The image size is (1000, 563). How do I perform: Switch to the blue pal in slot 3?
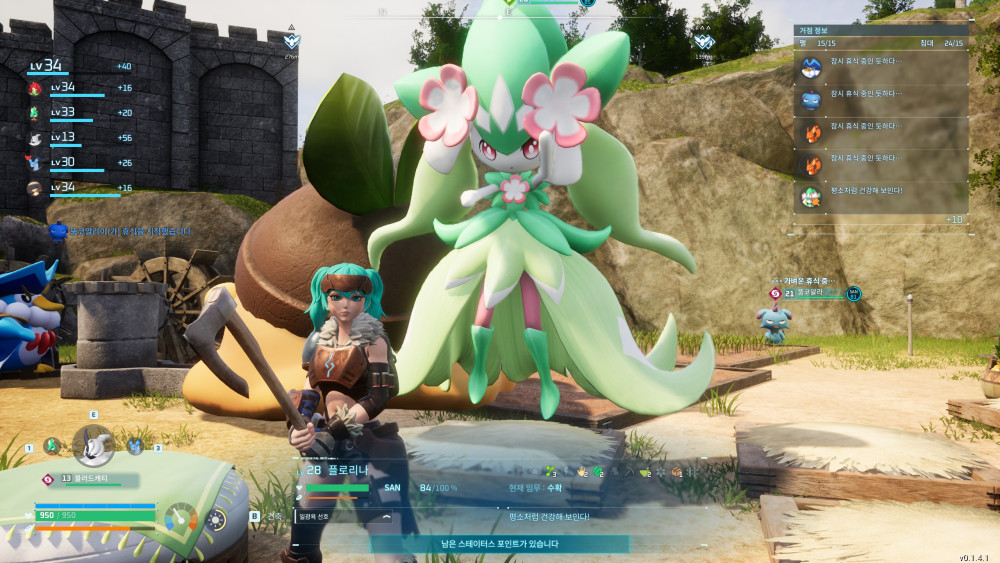pyautogui.click(x=136, y=446)
